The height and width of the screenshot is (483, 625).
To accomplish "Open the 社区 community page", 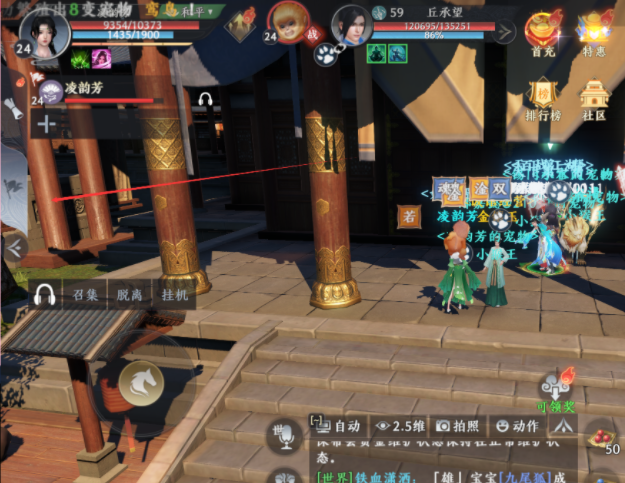I will click(596, 101).
